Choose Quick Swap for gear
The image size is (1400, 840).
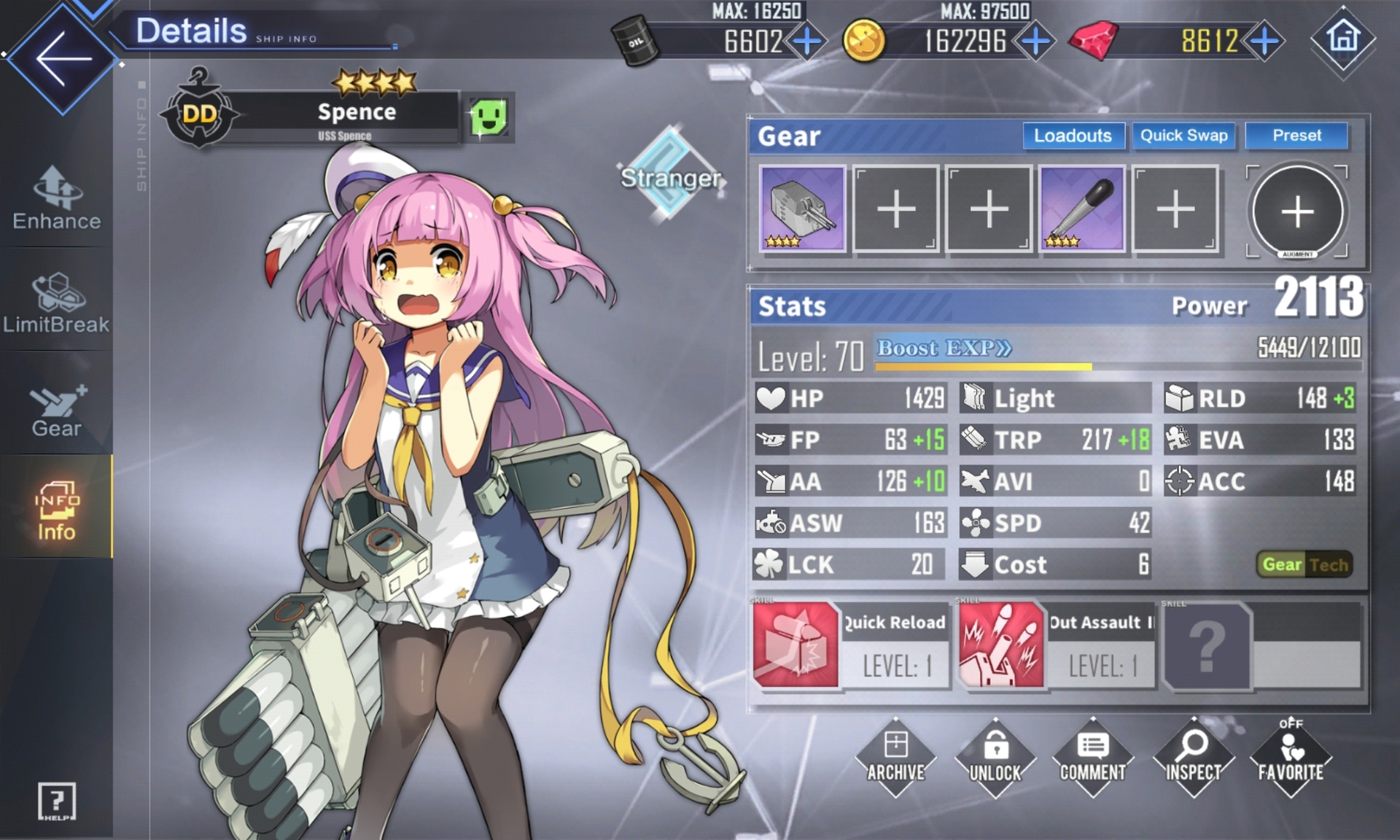click(1183, 136)
